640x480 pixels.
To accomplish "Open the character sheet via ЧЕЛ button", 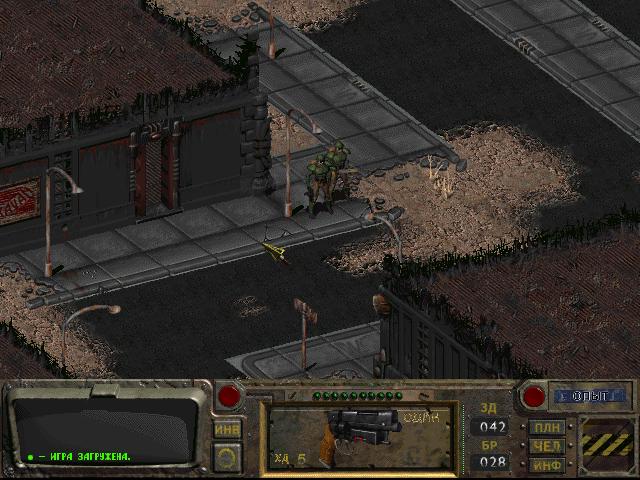I will point(547,445).
